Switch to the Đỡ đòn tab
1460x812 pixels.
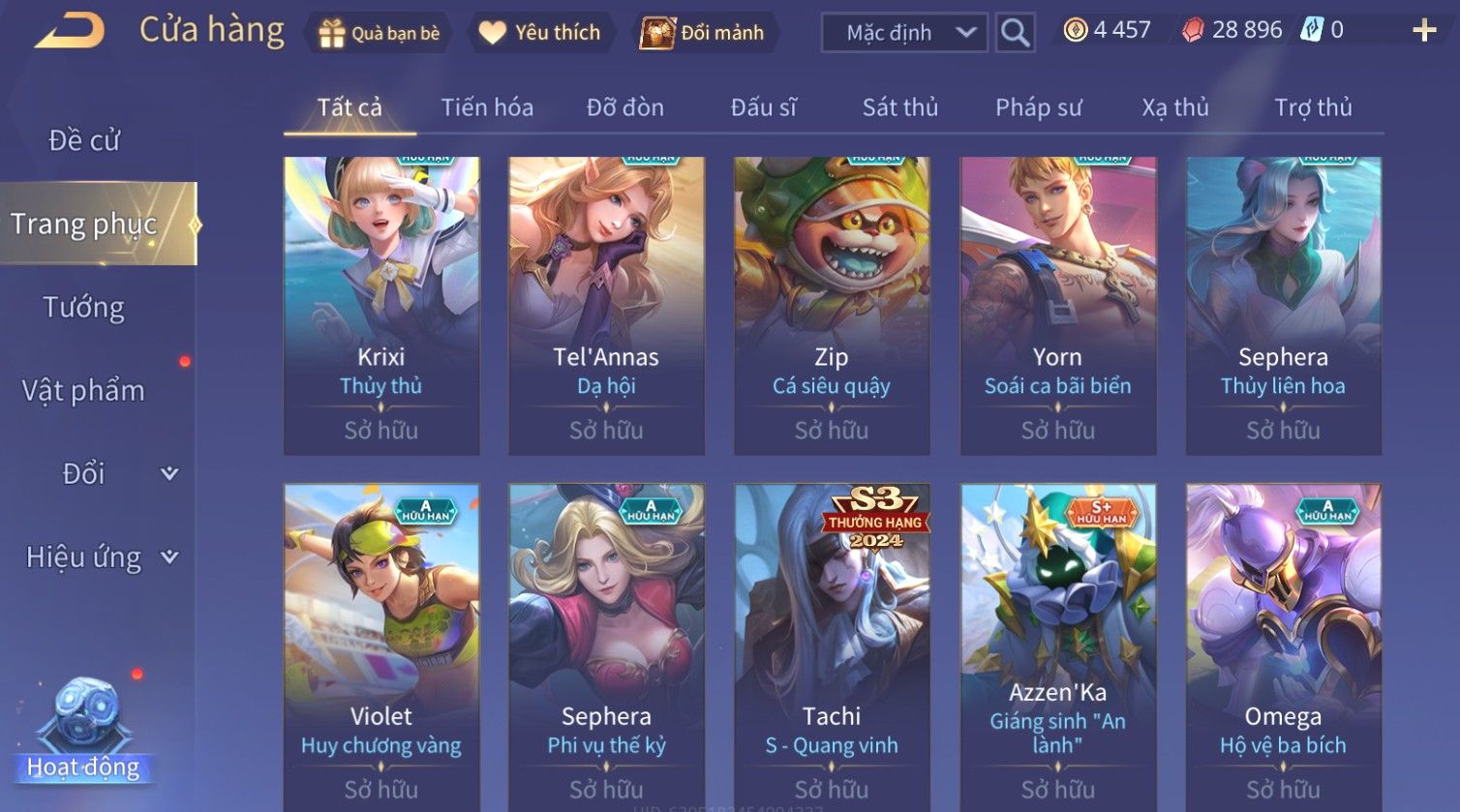[625, 107]
